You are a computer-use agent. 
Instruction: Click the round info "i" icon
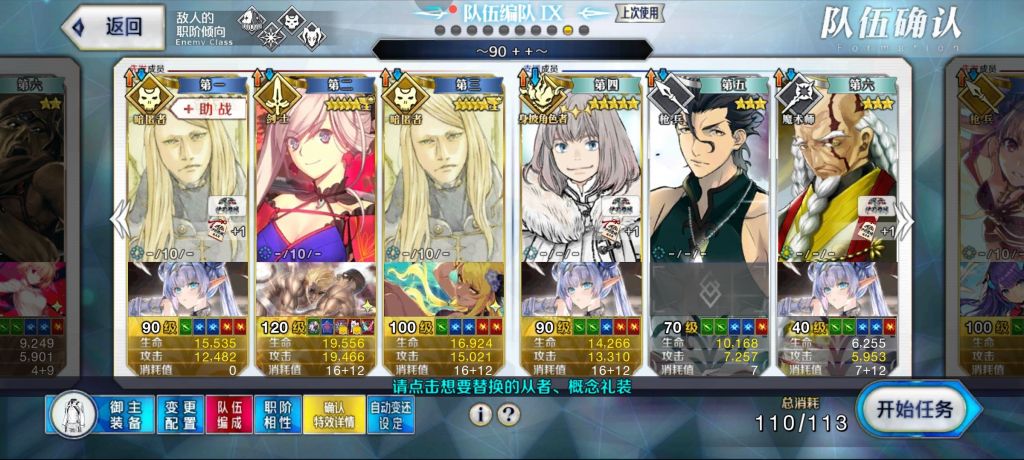point(481,414)
